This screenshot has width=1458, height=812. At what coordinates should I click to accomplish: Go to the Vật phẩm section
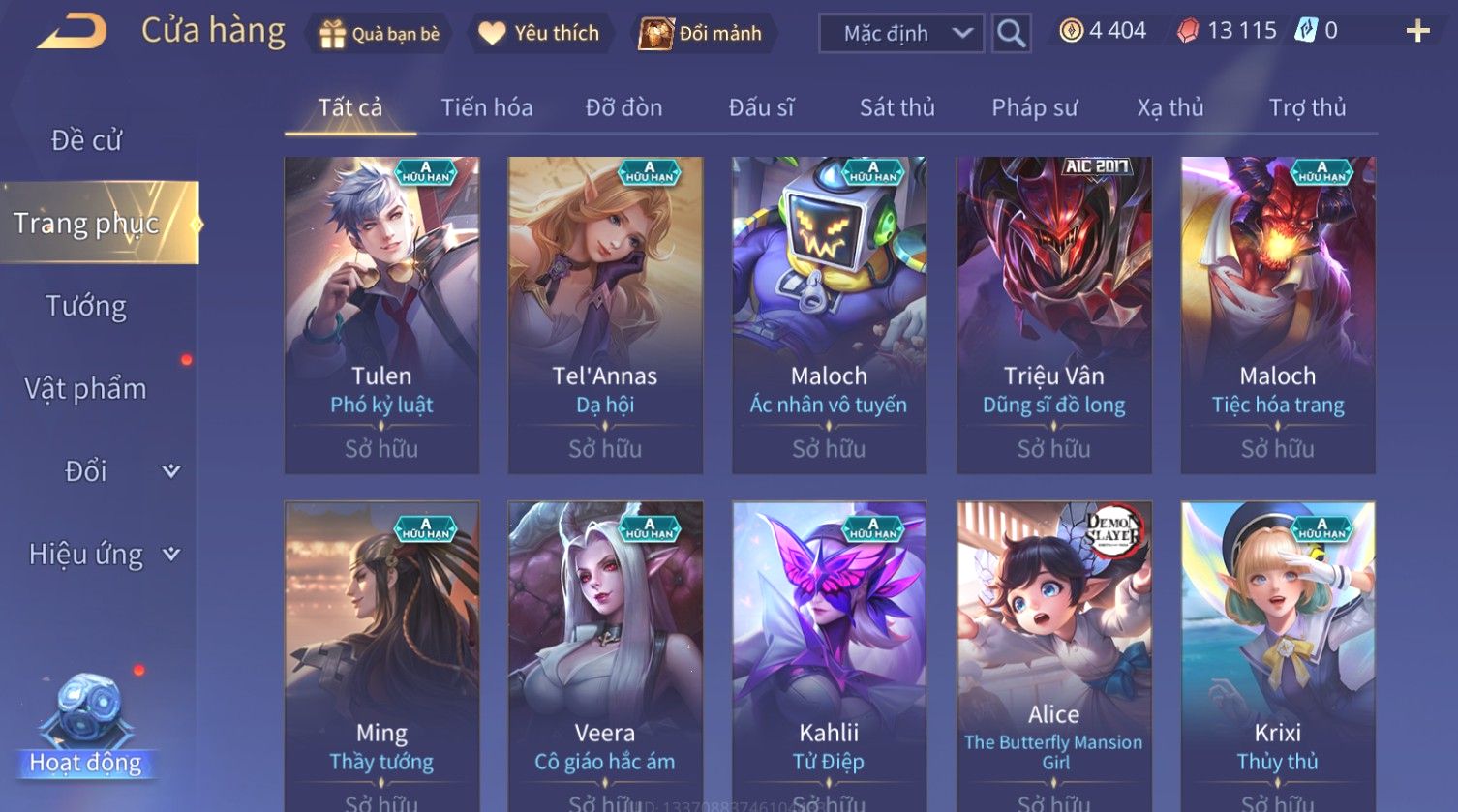click(x=86, y=389)
